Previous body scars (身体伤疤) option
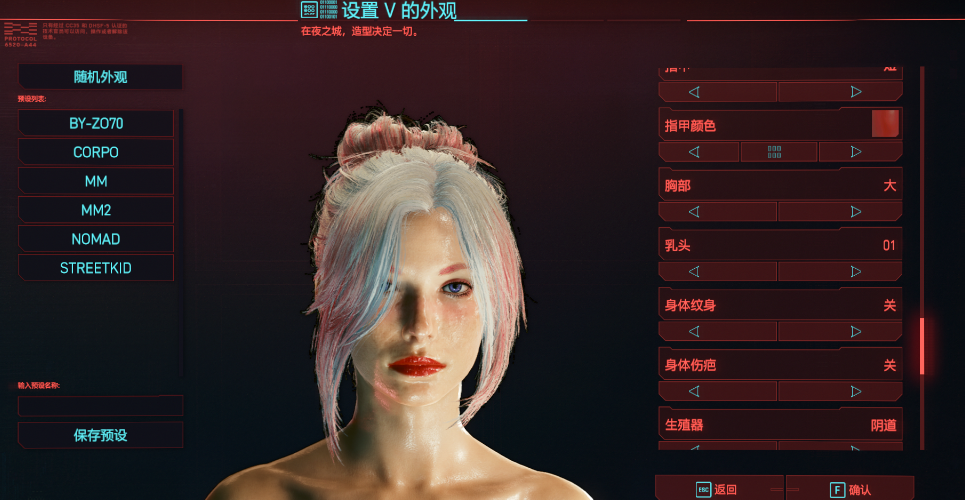The image size is (965, 500). tap(694, 391)
